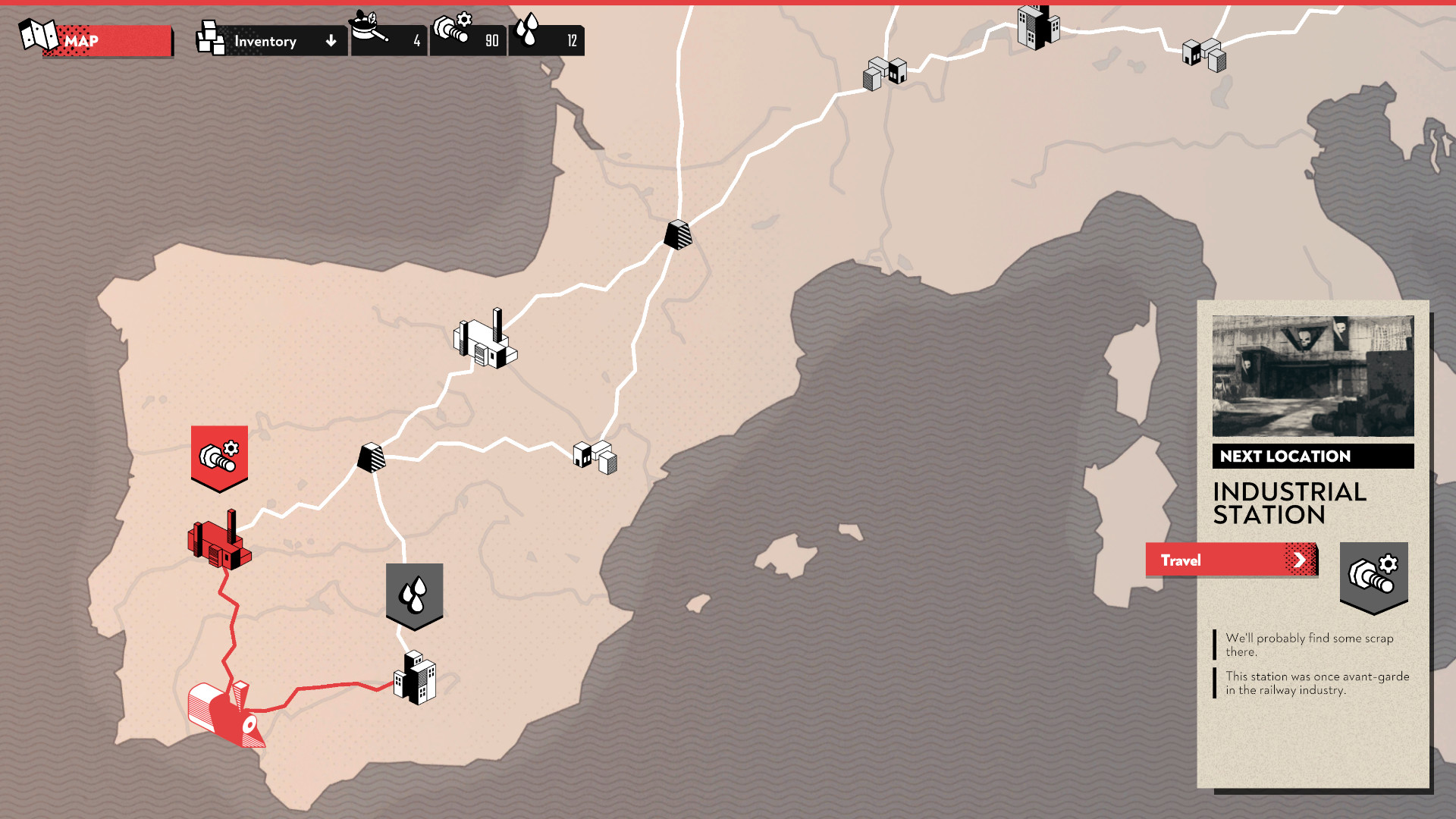Screen dimensions: 1456x819
Task: Click the bolt scrap counter icon
Action: point(452,24)
